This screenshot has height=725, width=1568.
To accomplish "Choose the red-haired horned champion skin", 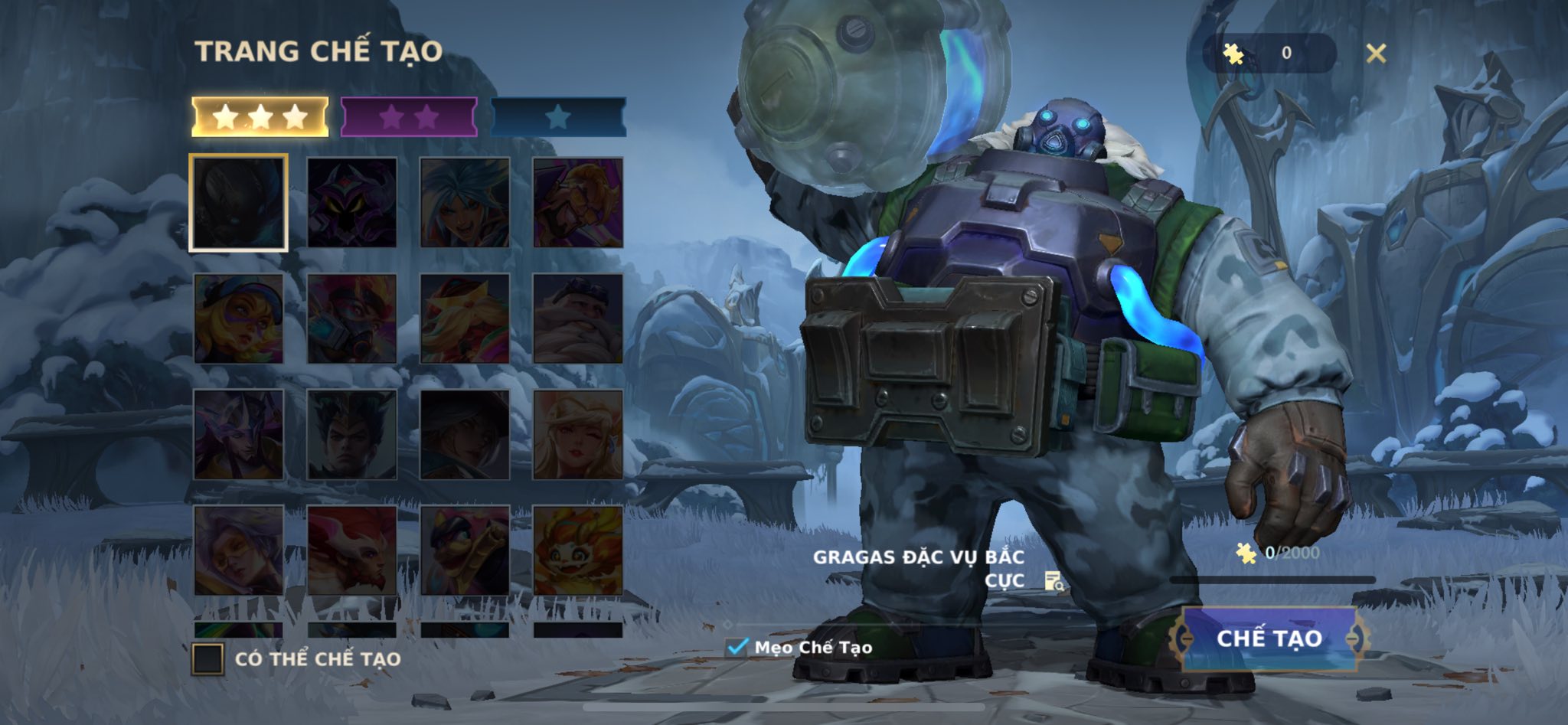I will point(352,550).
